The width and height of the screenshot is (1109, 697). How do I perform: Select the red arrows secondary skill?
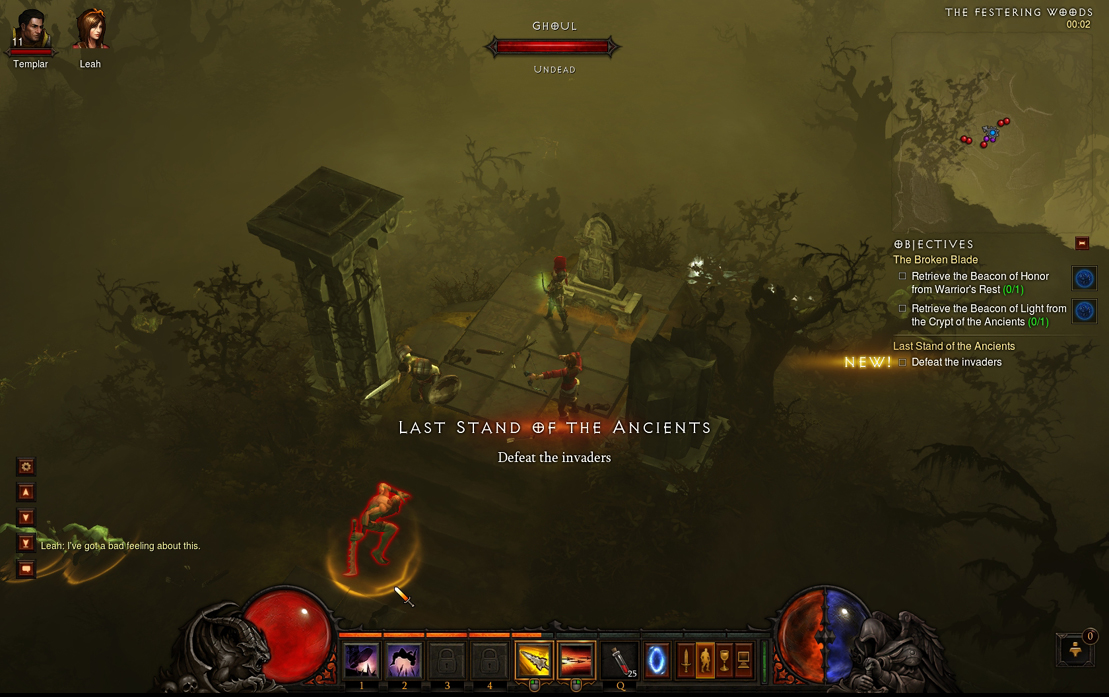(x=576, y=661)
